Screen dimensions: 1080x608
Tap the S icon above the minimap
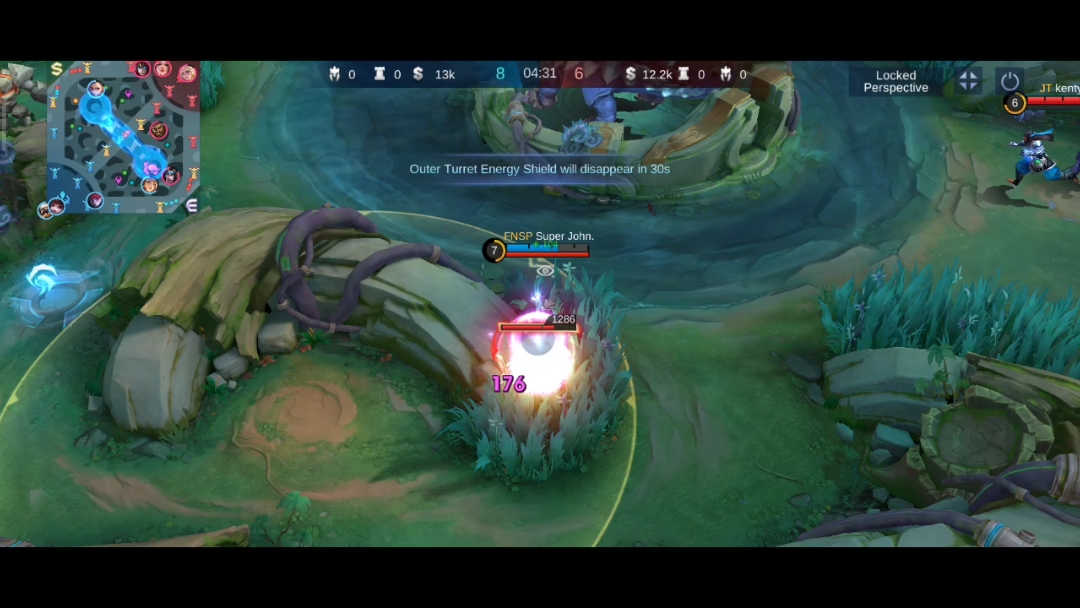click(x=57, y=69)
